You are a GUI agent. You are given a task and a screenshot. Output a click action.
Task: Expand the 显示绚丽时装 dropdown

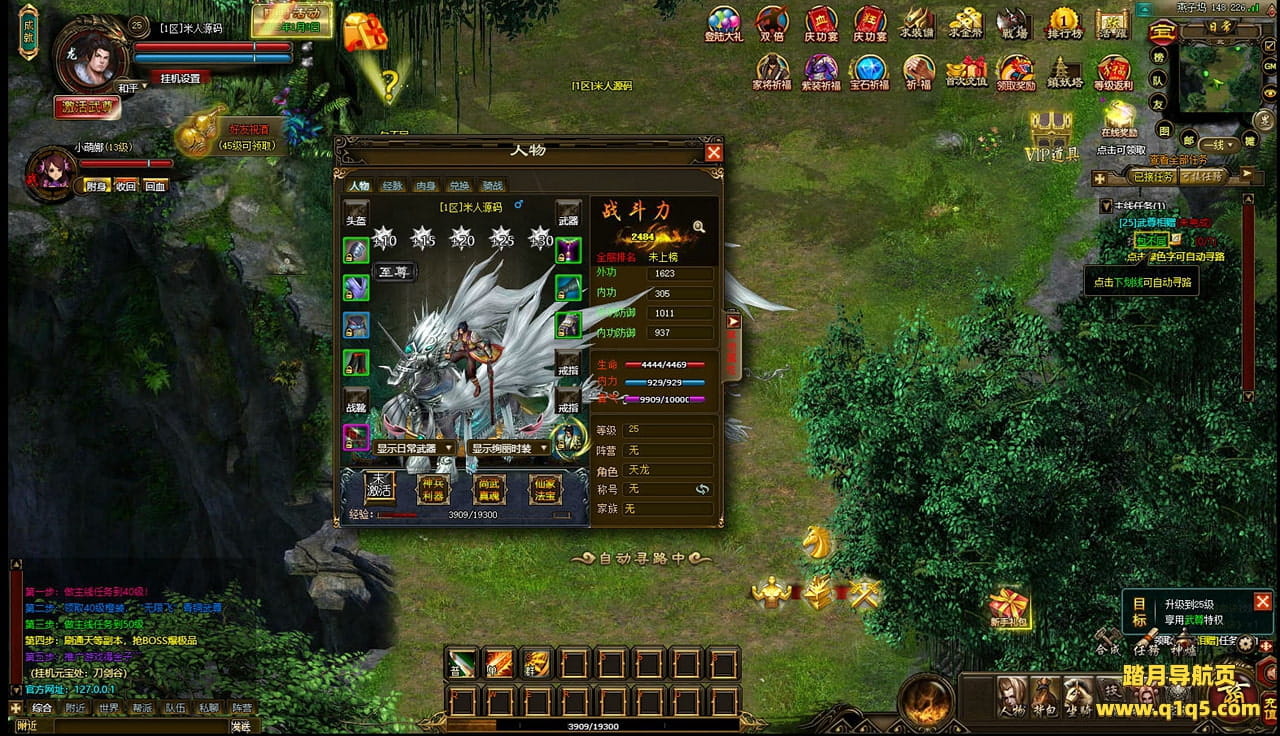point(510,449)
